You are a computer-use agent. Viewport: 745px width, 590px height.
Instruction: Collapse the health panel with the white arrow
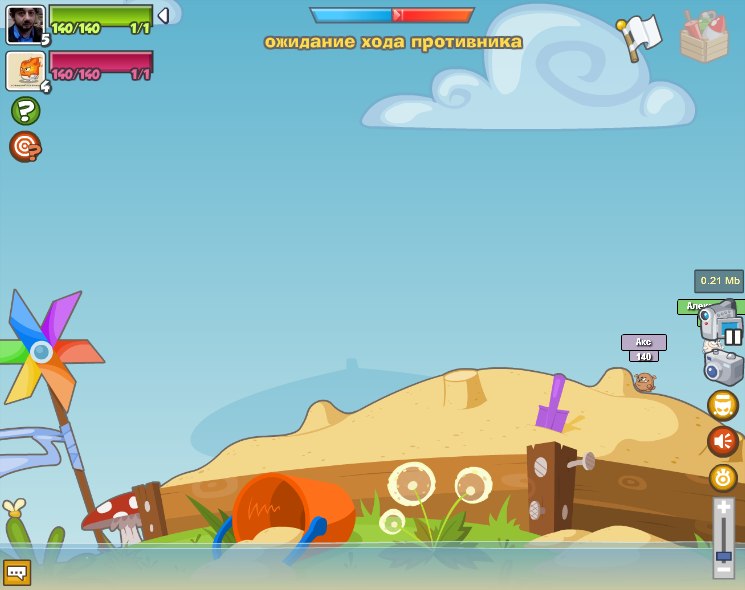point(163,16)
